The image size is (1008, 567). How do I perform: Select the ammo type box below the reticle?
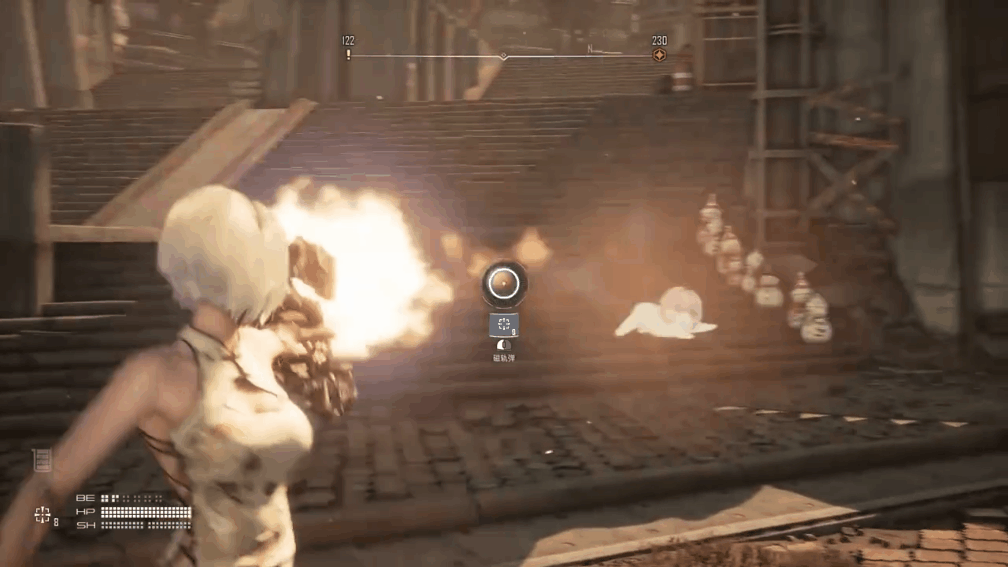[x=504, y=325]
